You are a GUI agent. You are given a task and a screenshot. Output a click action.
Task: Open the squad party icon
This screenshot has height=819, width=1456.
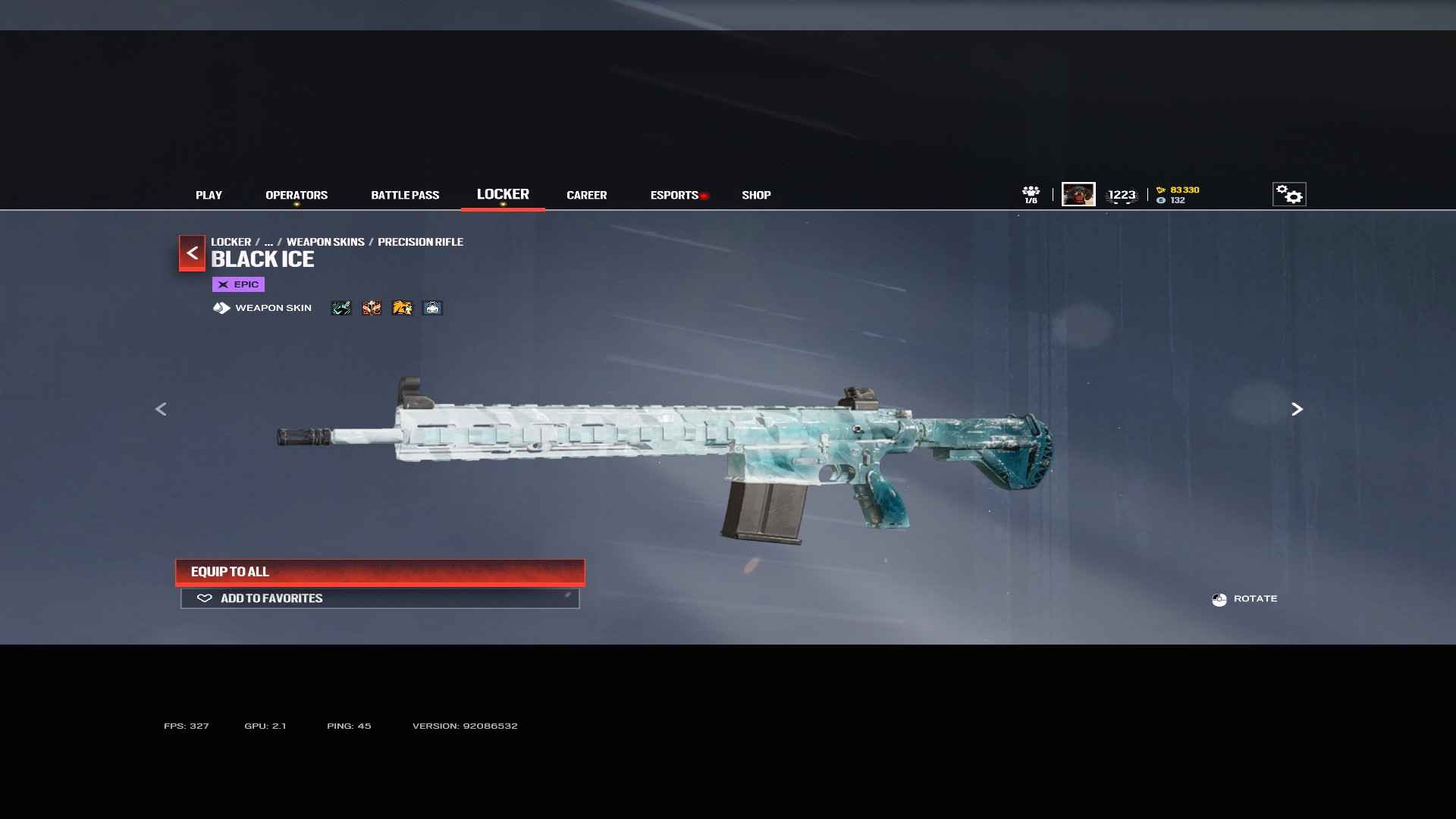(x=1031, y=194)
